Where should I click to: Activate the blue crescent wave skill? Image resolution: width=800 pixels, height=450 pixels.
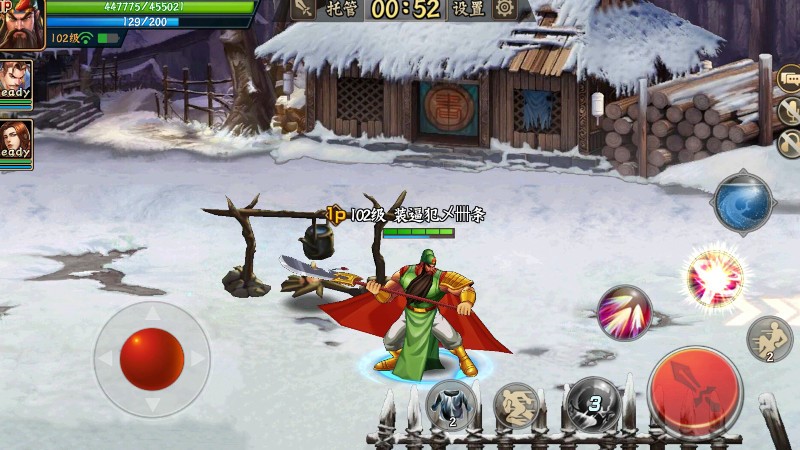point(742,204)
